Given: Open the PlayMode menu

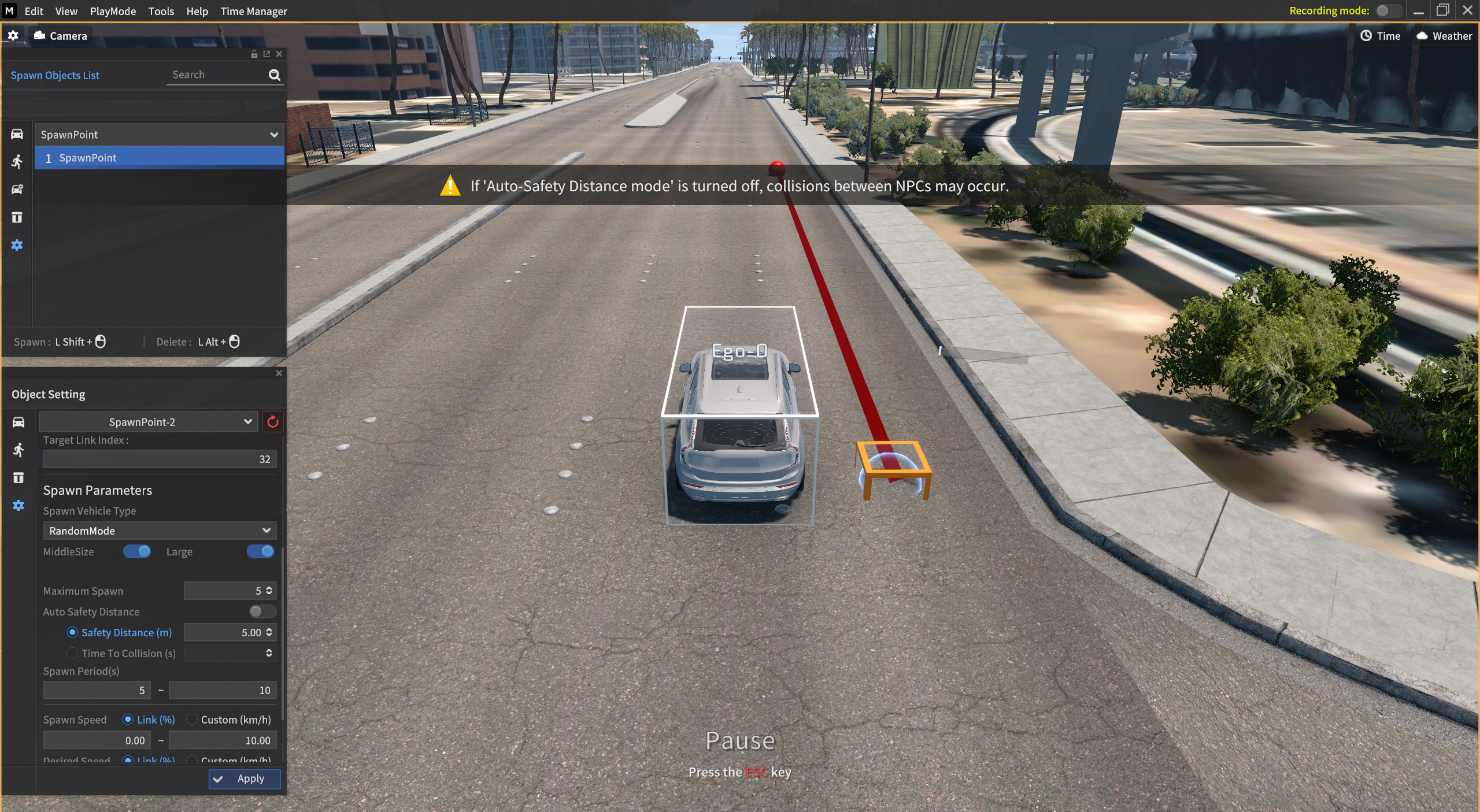Looking at the screenshot, I should [113, 11].
